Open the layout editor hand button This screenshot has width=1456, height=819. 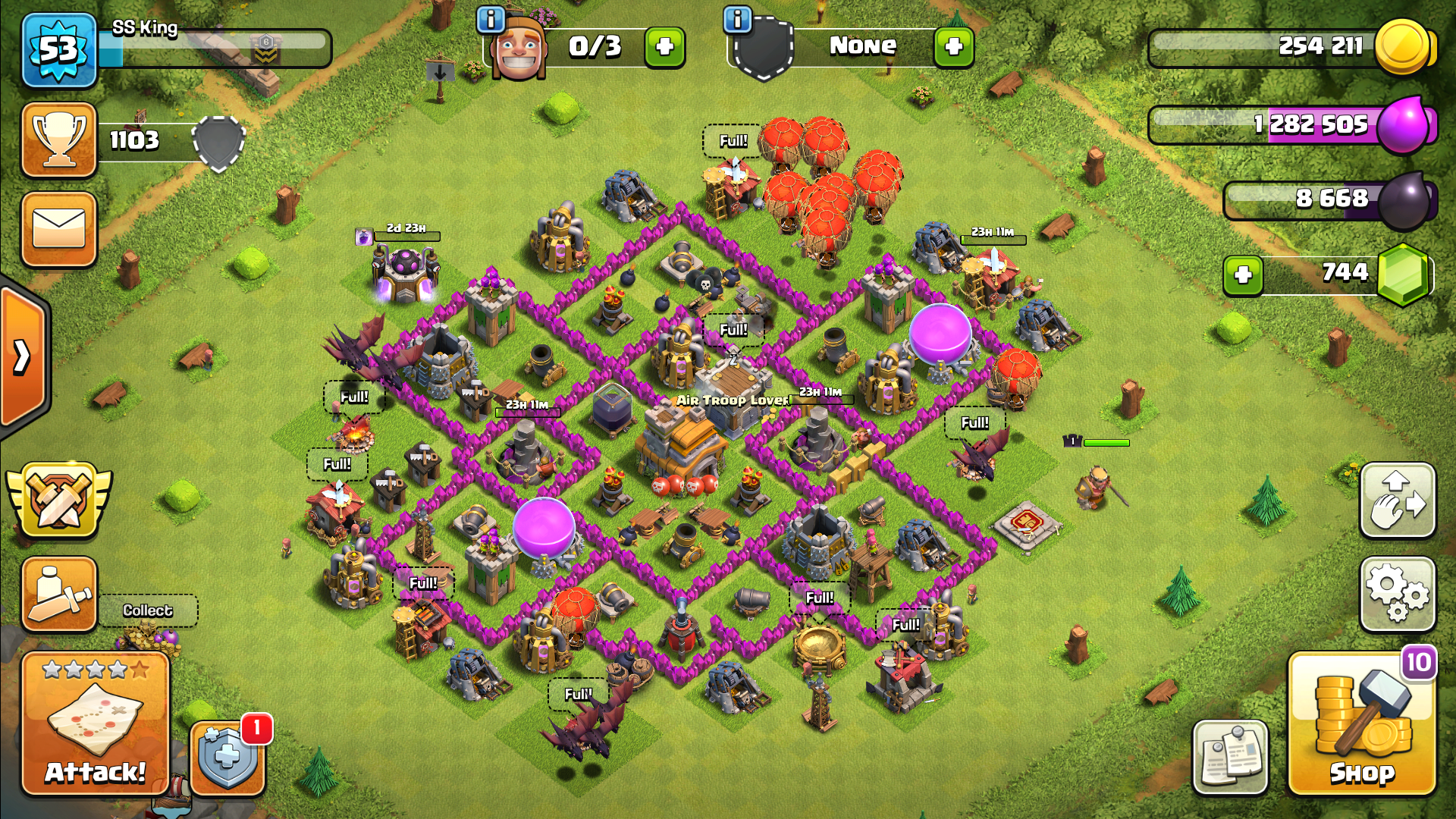click(1398, 500)
